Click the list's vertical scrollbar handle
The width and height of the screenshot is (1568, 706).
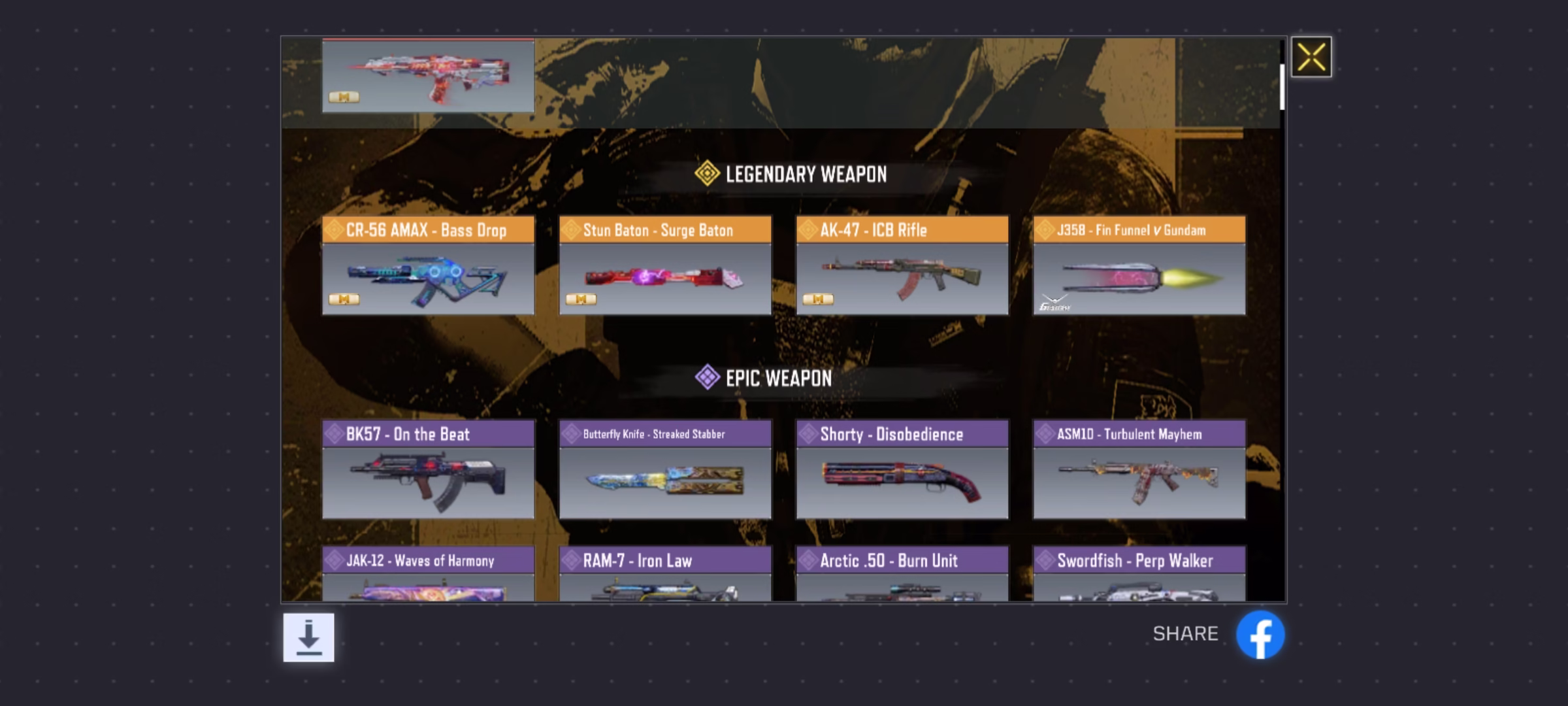(x=1282, y=86)
